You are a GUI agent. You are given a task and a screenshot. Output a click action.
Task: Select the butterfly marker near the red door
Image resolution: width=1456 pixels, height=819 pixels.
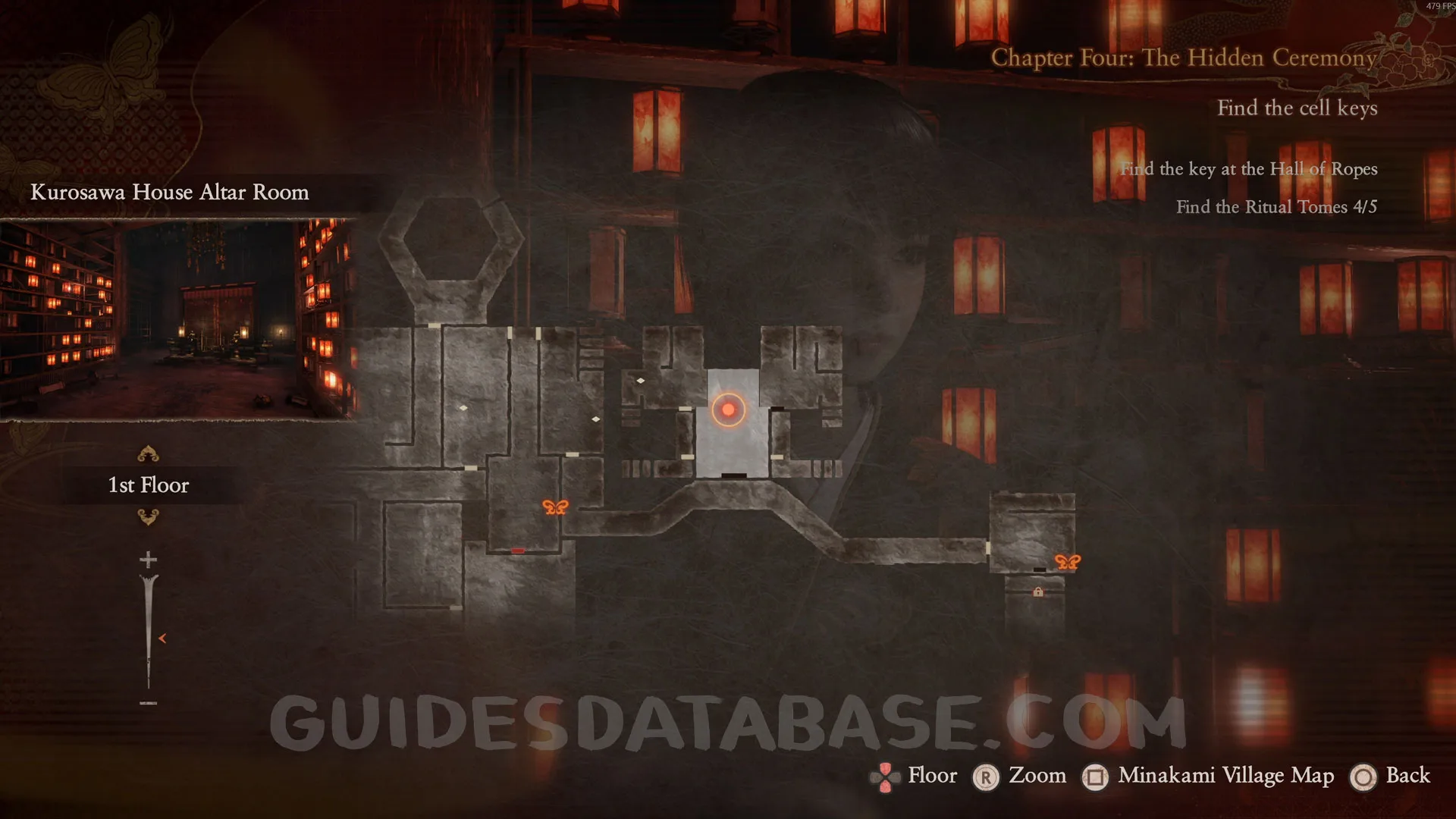point(555,507)
